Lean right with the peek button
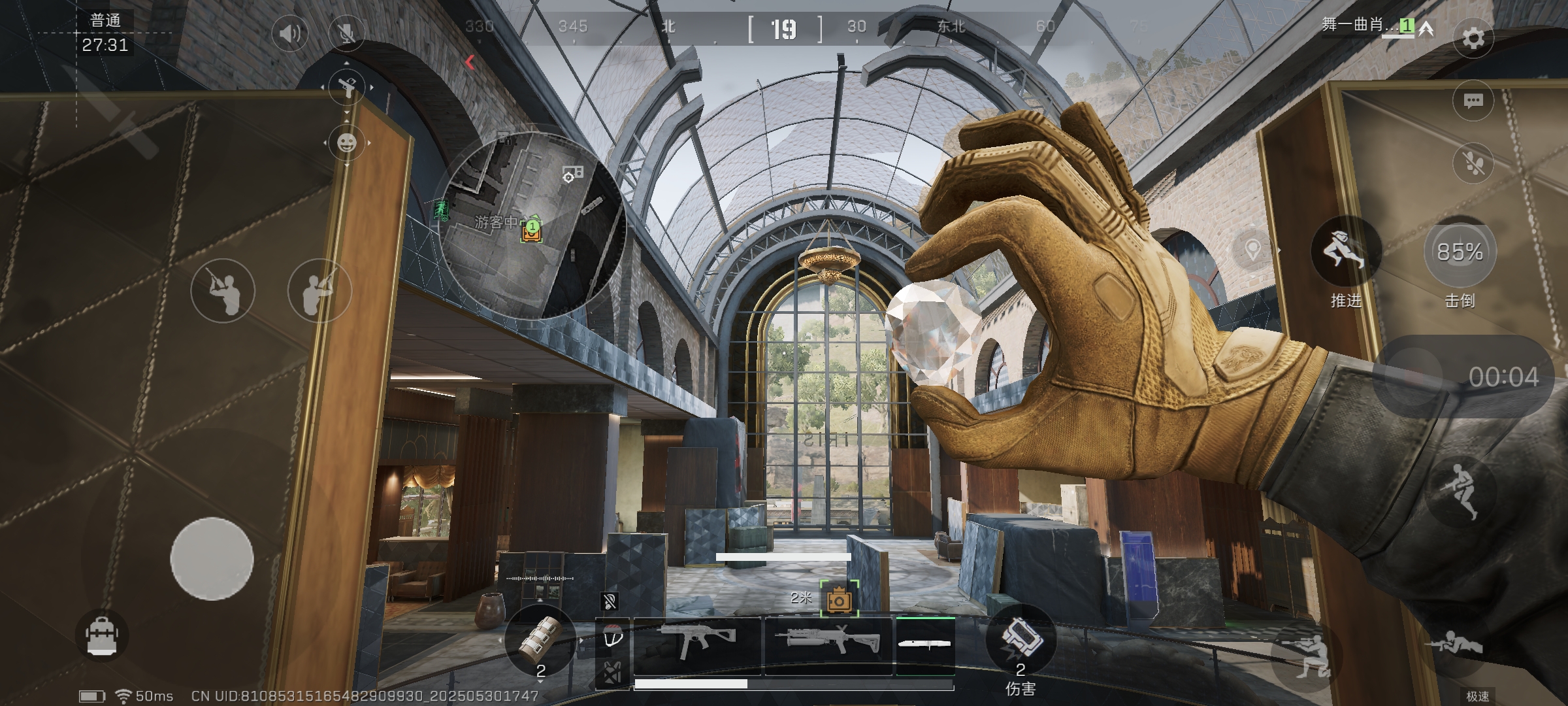1568x706 pixels. point(319,290)
